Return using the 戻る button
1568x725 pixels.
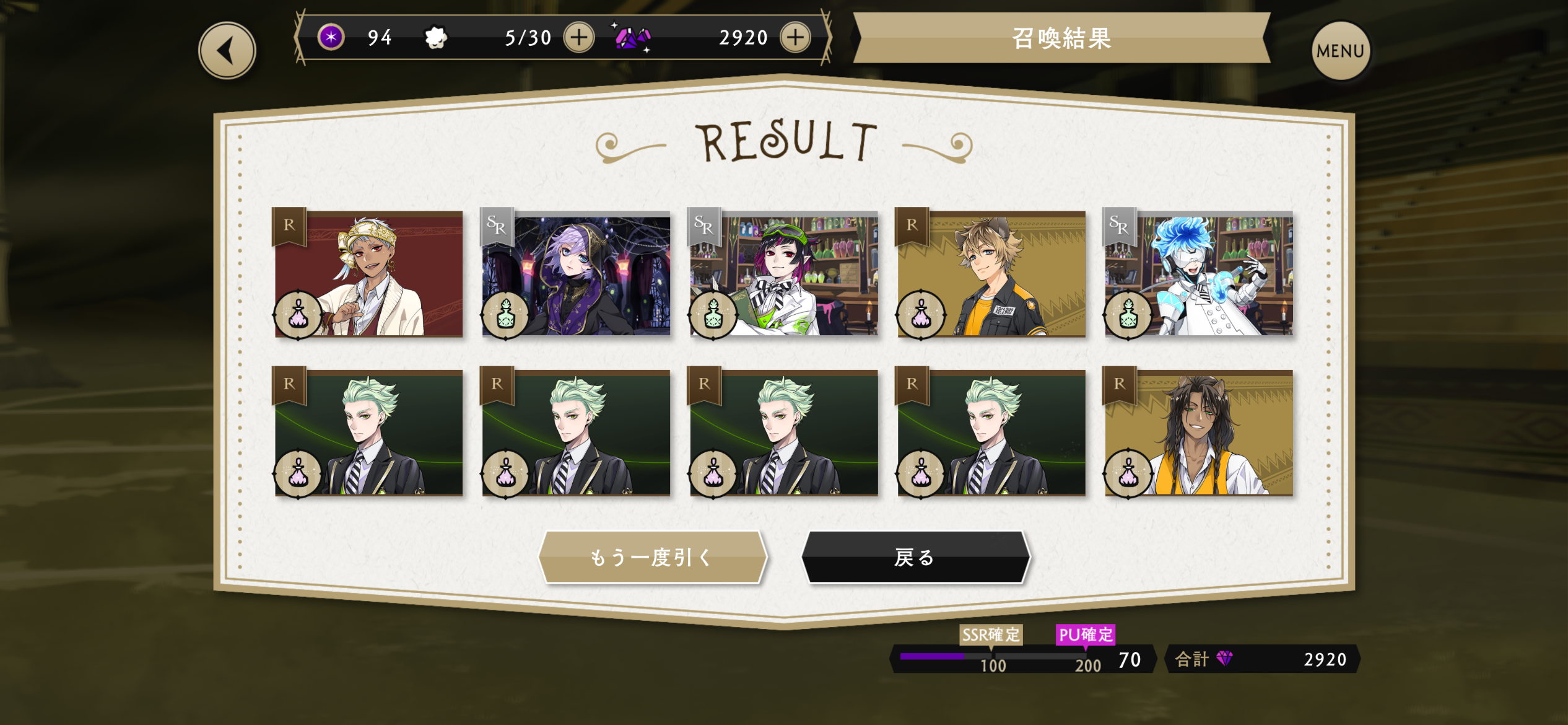[x=915, y=557]
